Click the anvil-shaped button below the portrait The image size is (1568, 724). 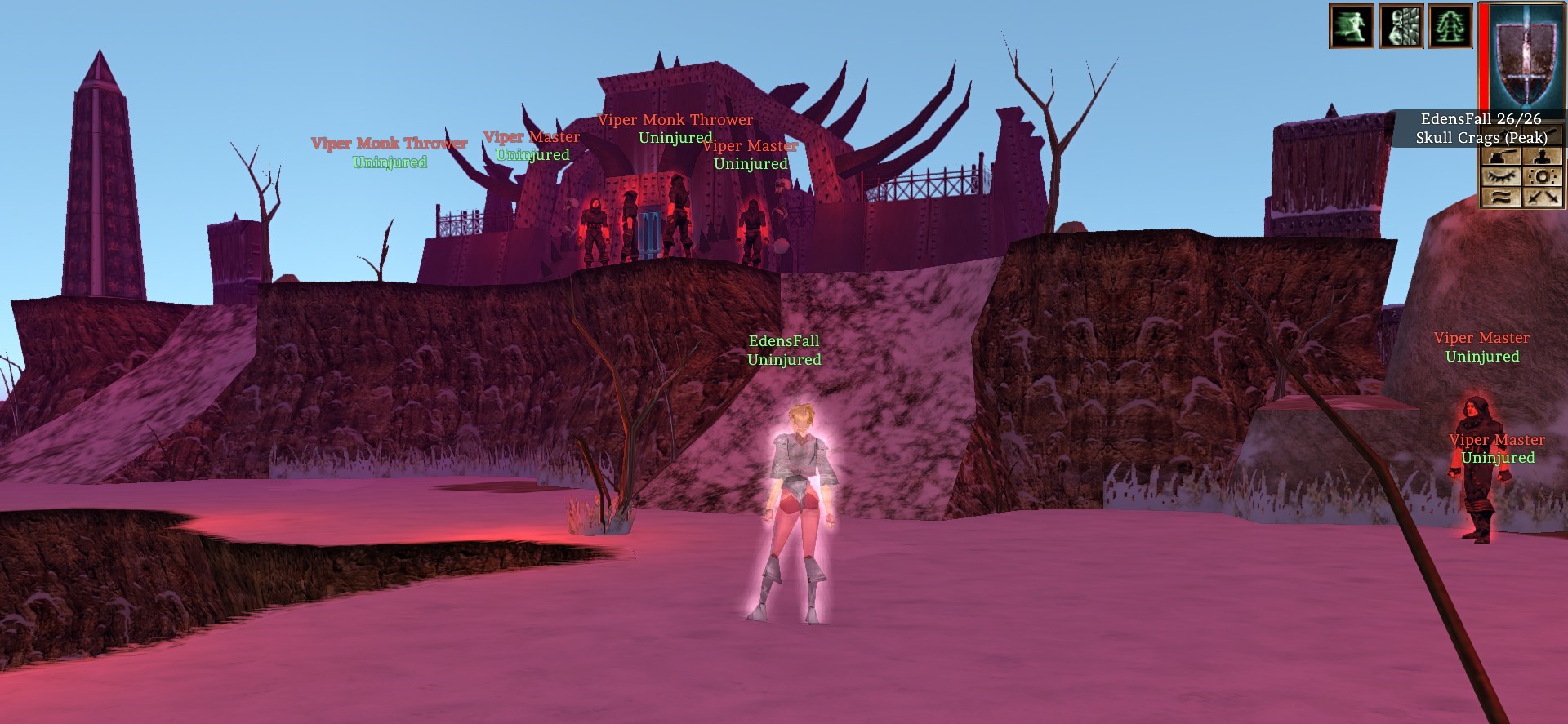(1501, 156)
